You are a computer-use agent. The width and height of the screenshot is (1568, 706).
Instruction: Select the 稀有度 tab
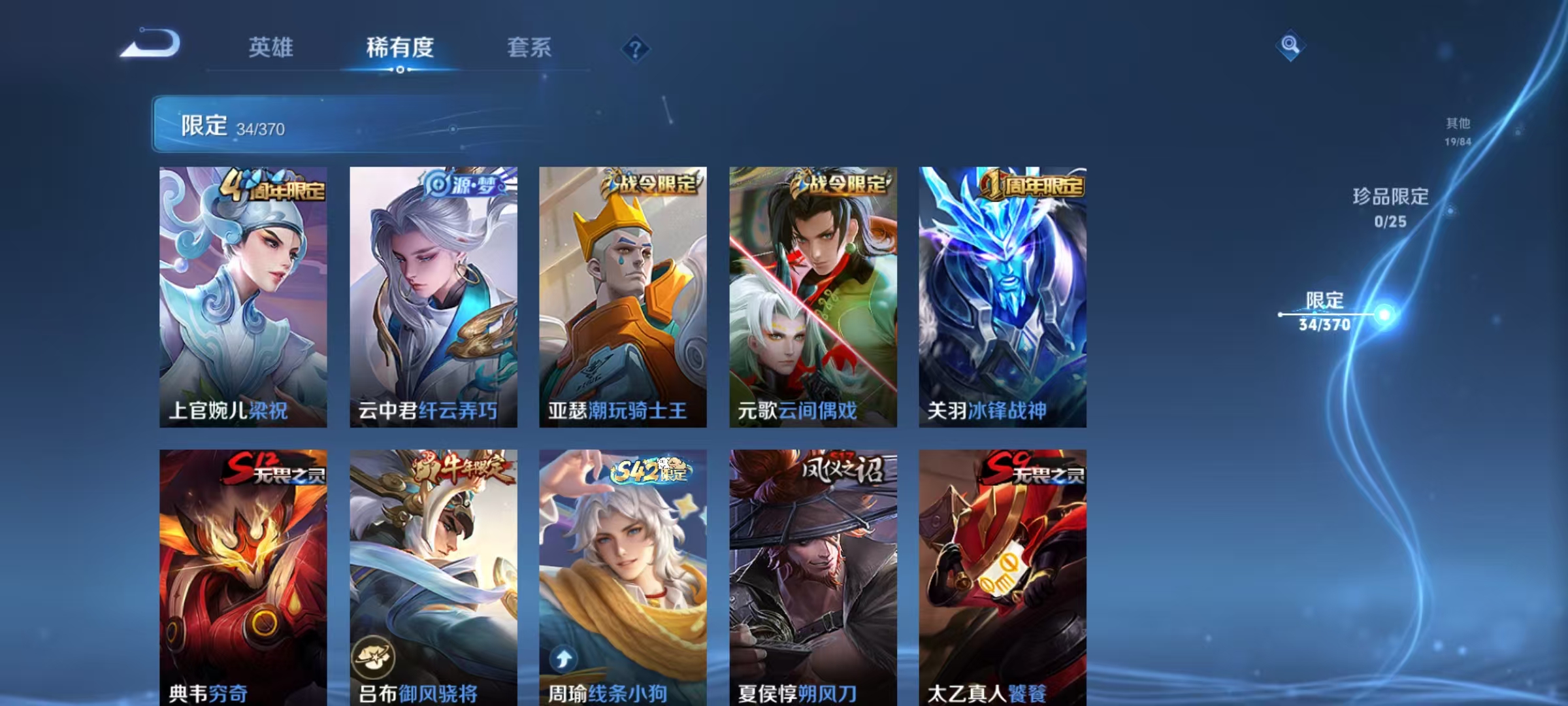(x=400, y=48)
